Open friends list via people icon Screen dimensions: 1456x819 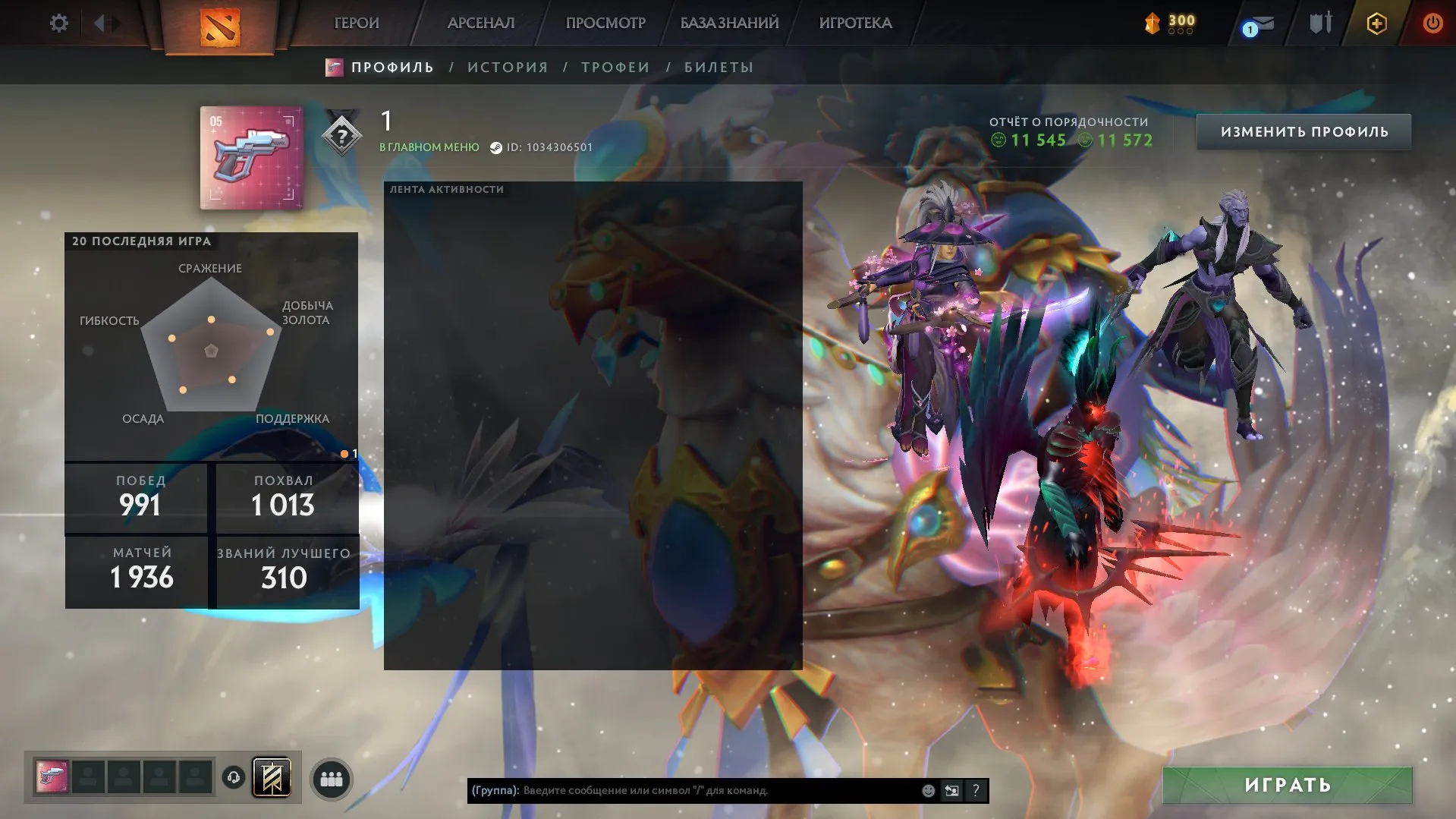(x=332, y=778)
